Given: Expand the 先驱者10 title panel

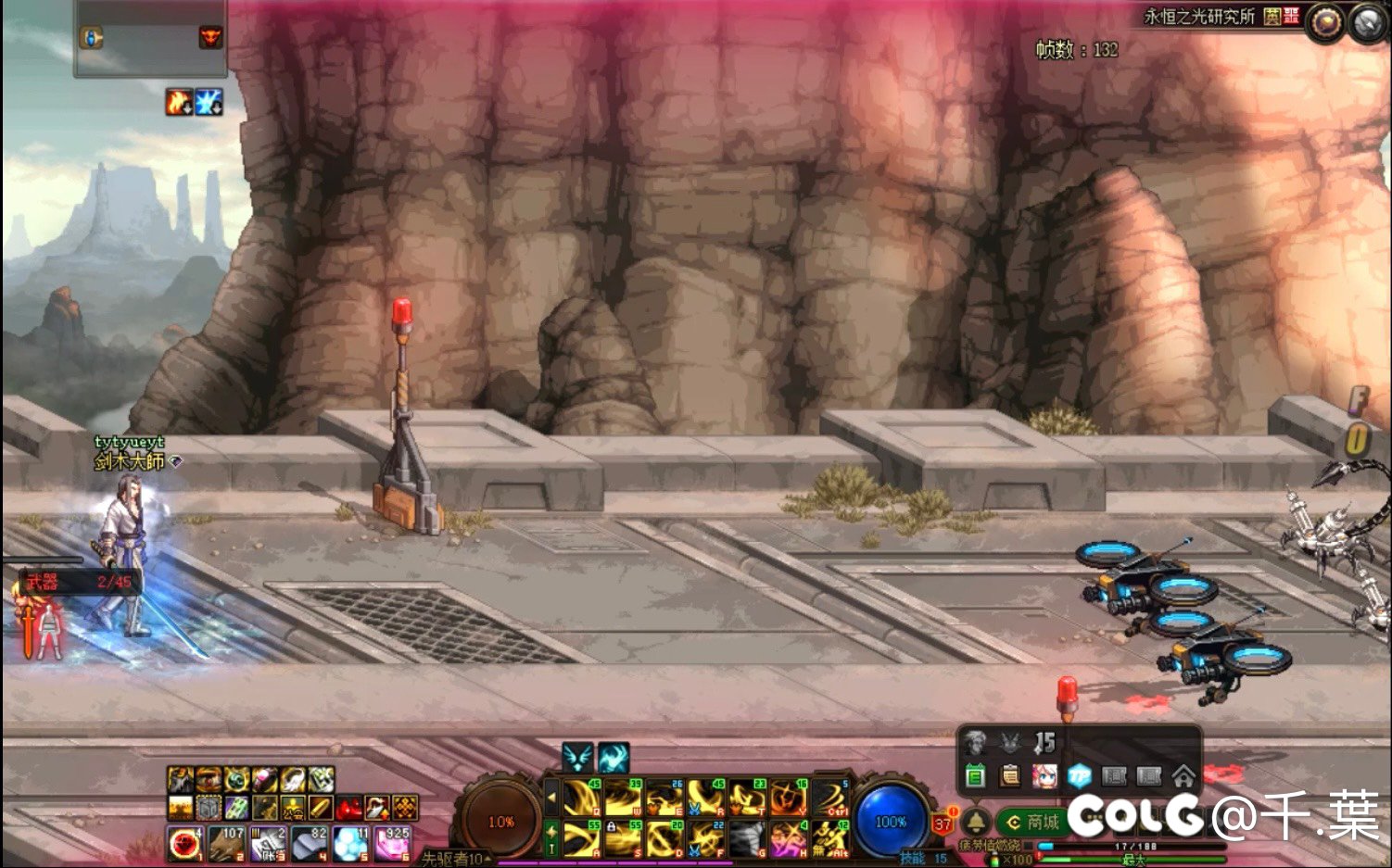Looking at the screenshot, I should [456, 859].
